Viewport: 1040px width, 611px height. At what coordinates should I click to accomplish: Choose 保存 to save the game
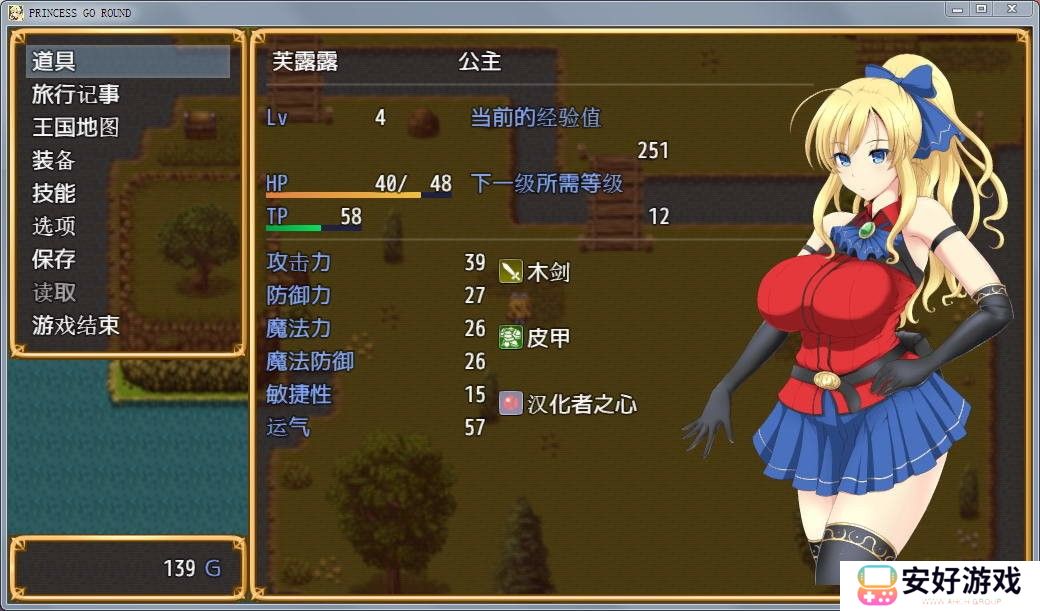coord(54,259)
